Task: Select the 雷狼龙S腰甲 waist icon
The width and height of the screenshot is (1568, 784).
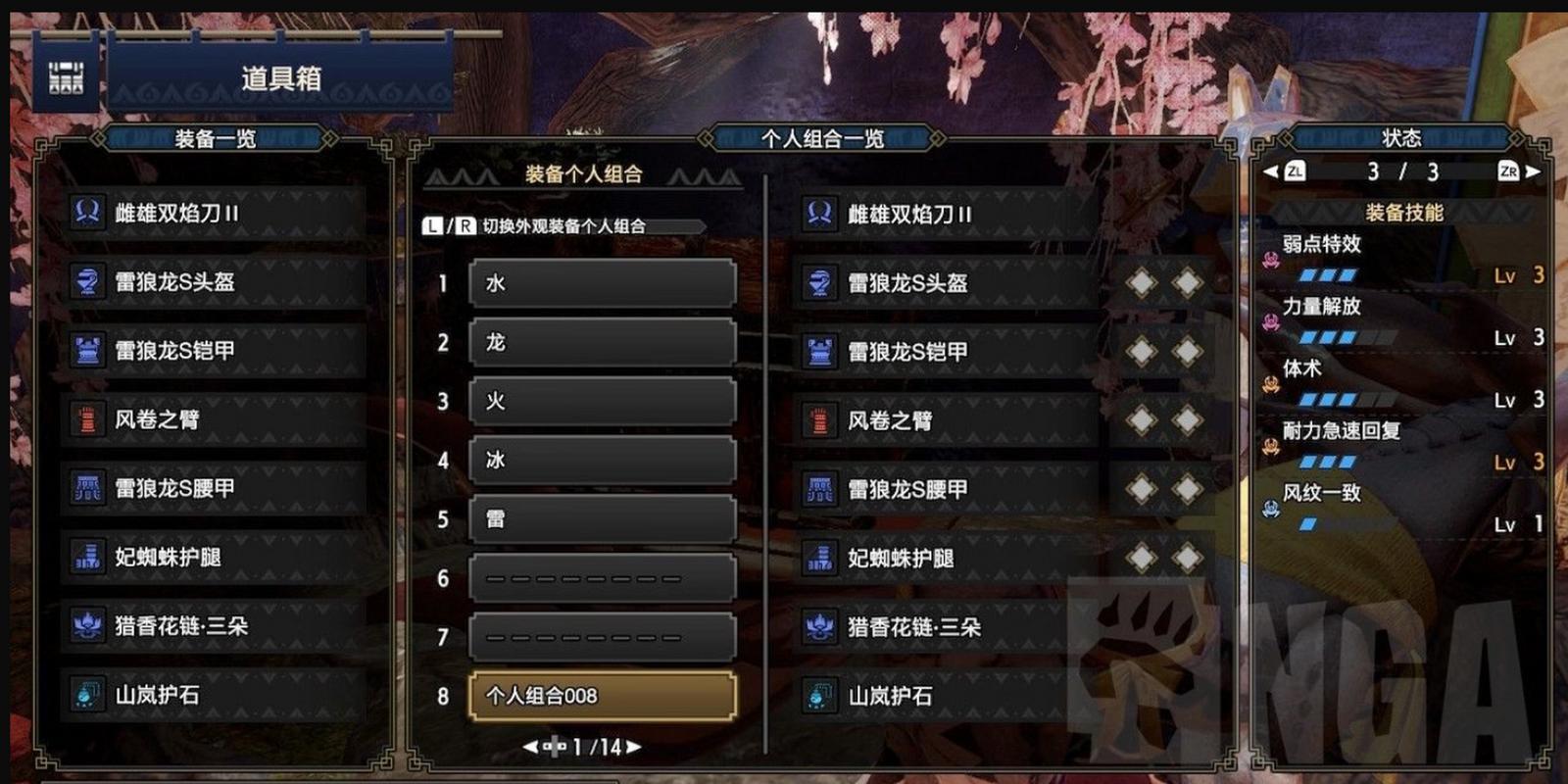Action: click(88, 487)
